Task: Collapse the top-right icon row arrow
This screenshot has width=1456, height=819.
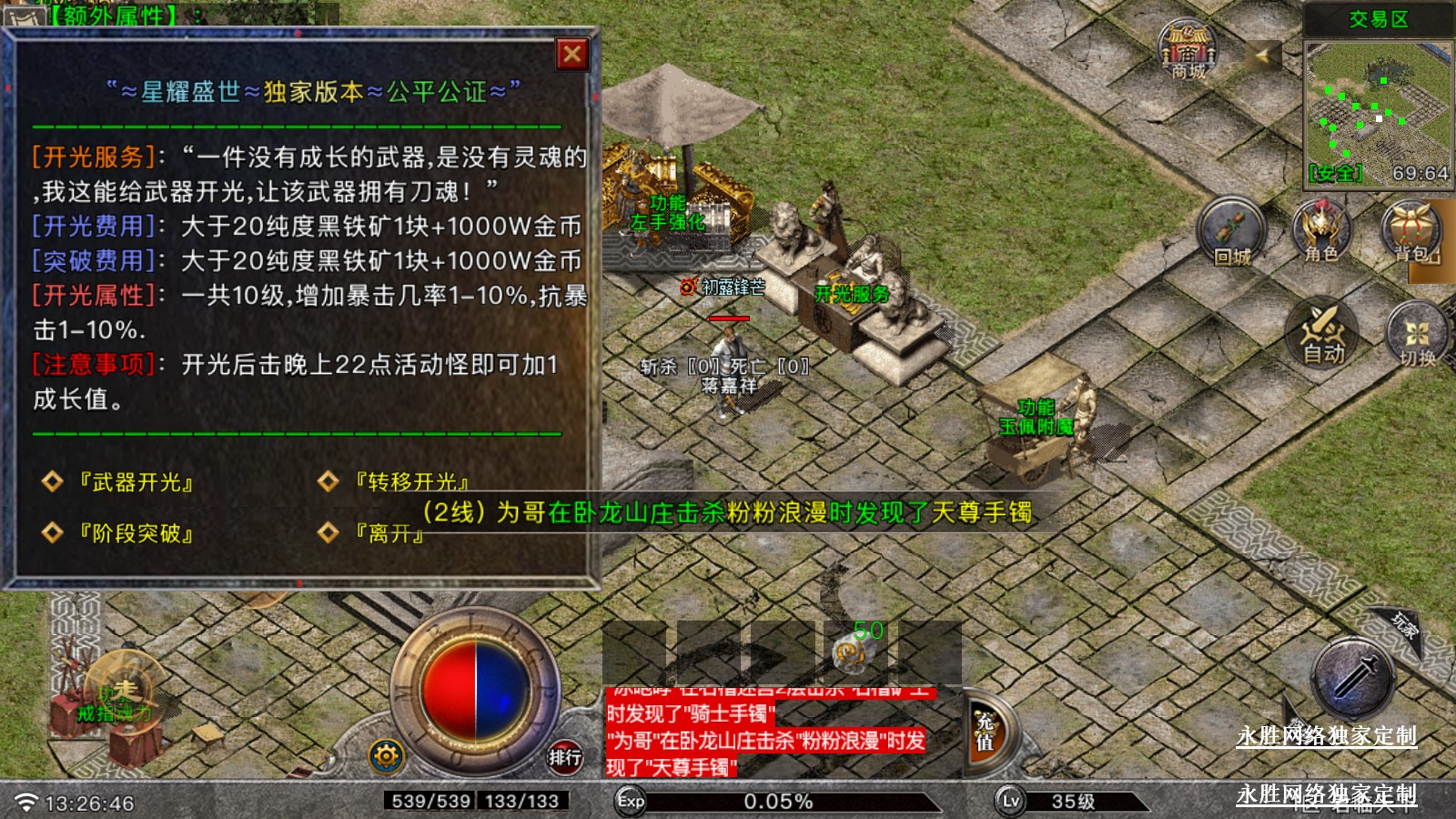Action: [1261, 56]
